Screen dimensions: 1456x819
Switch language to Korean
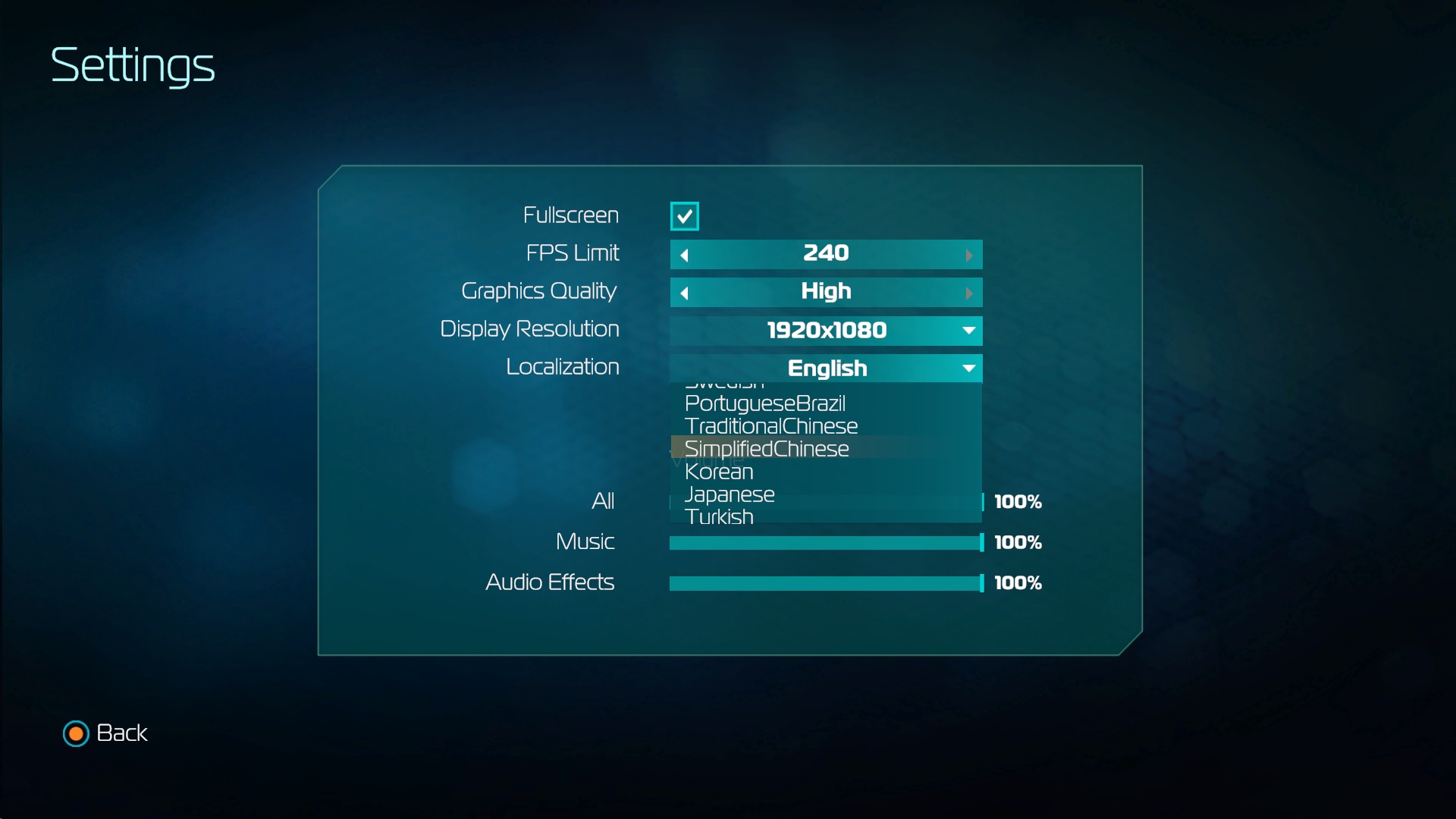click(718, 472)
